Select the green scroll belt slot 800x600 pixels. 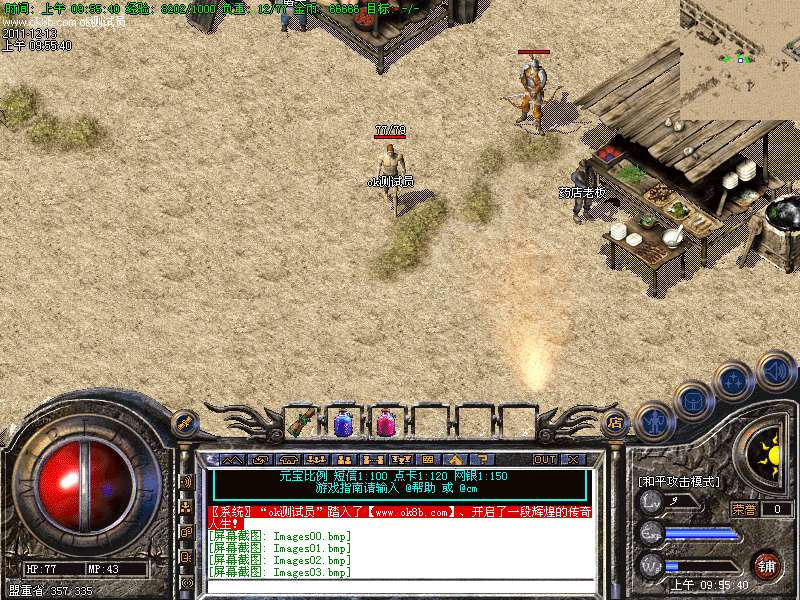click(x=300, y=423)
